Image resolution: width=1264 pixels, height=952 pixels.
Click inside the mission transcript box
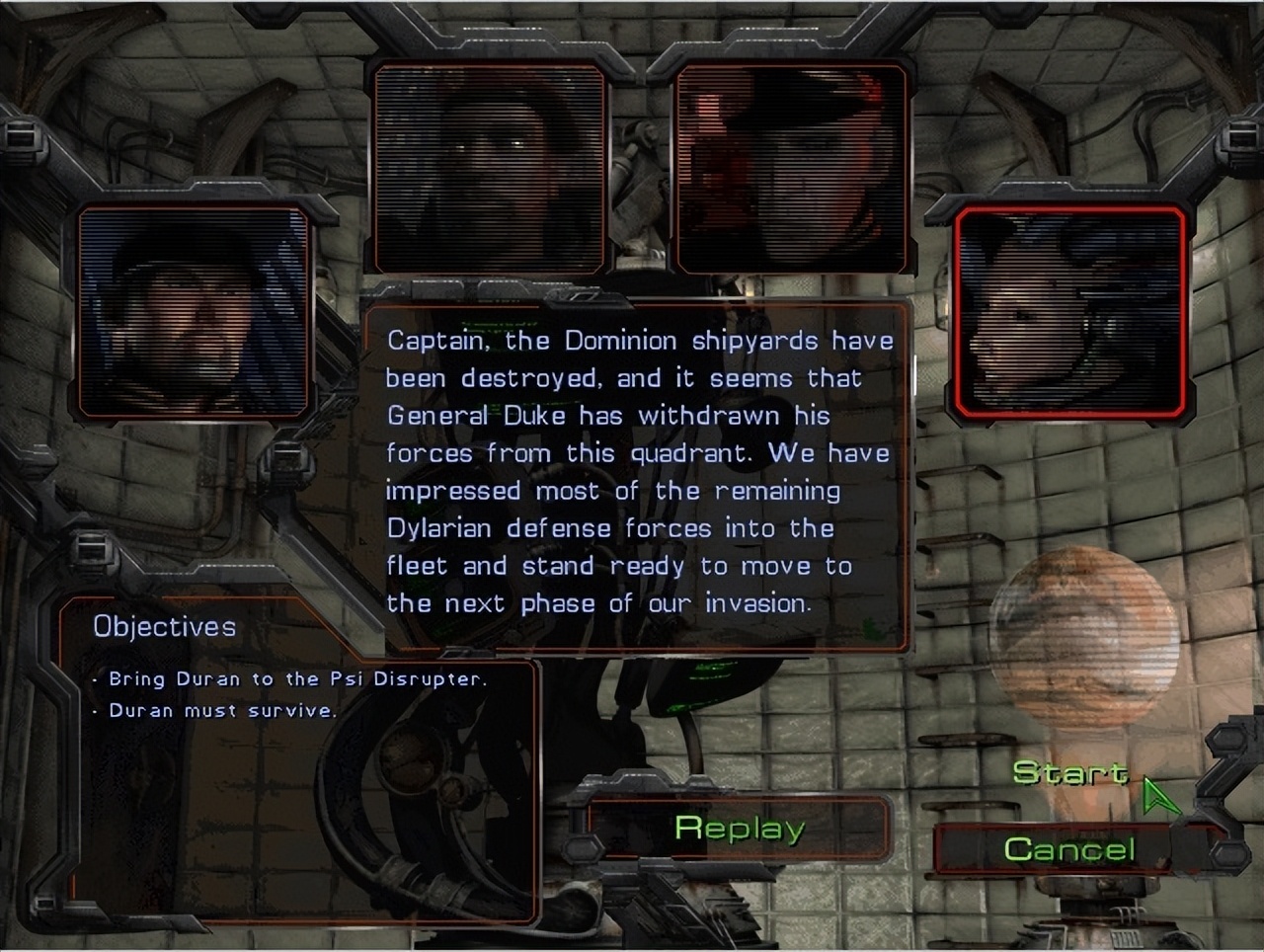pos(642,474)
